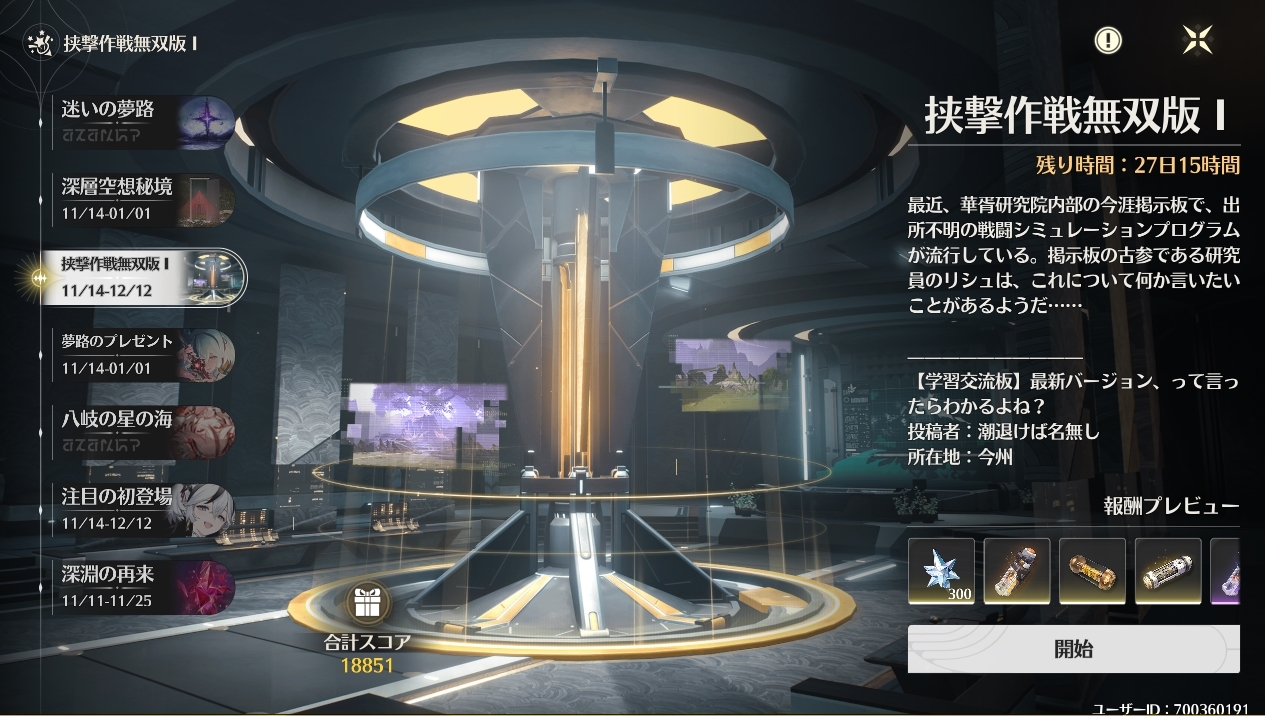Switch to the 深層空想秘境 event
The image size is (1265, 716).
click(x=146, y=198)
